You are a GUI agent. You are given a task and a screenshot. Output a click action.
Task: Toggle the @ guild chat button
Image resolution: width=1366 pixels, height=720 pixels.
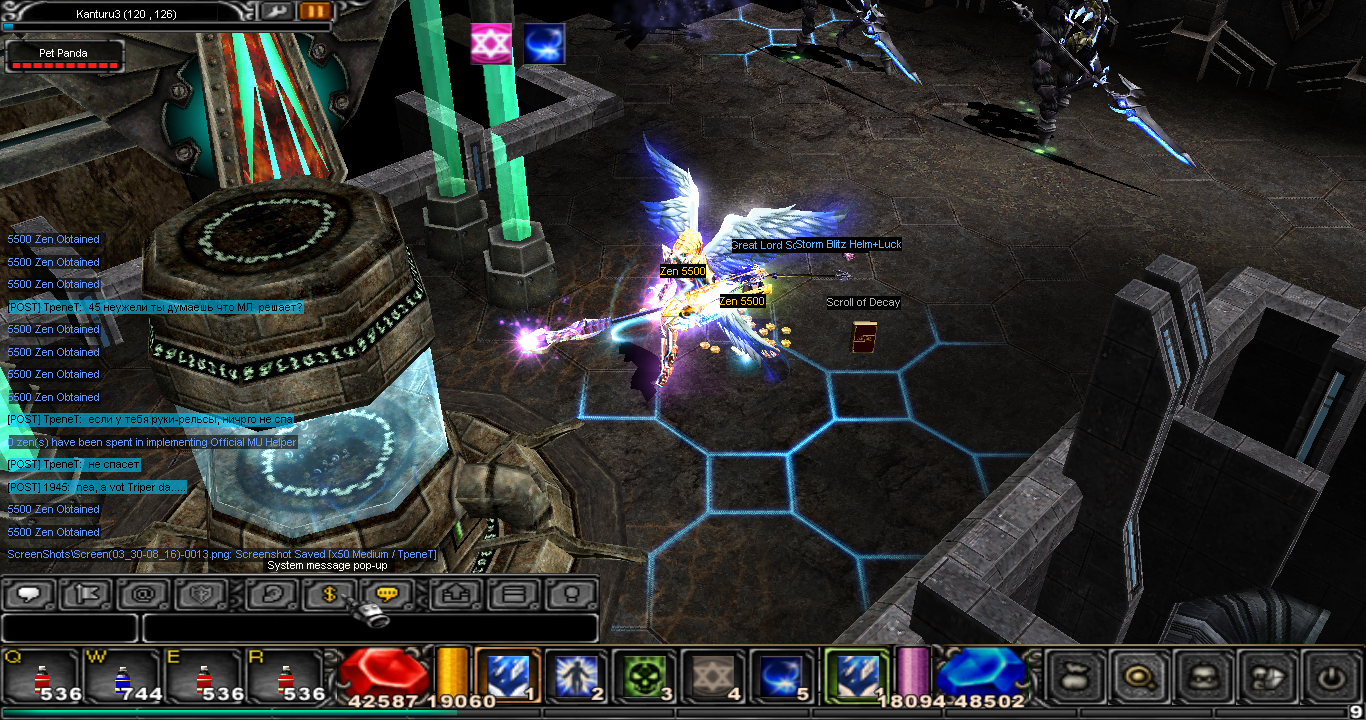click(144, 594)
